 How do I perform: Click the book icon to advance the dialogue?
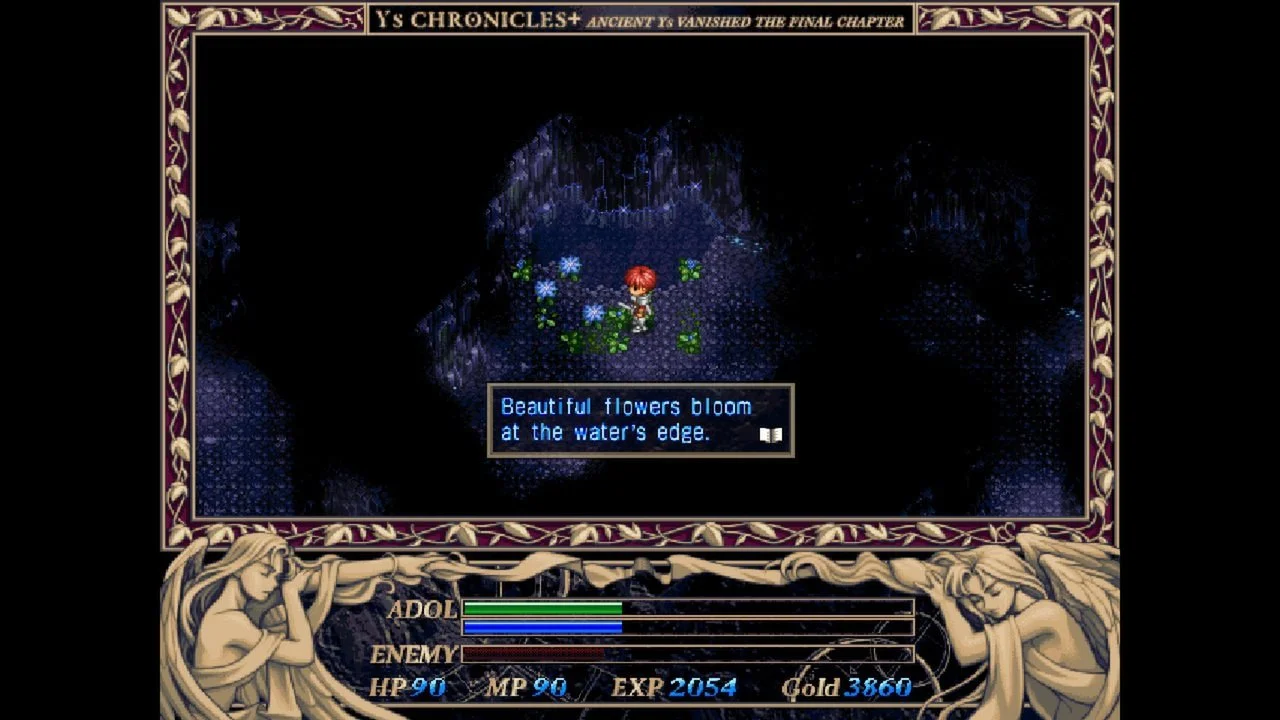pos(770,435)
